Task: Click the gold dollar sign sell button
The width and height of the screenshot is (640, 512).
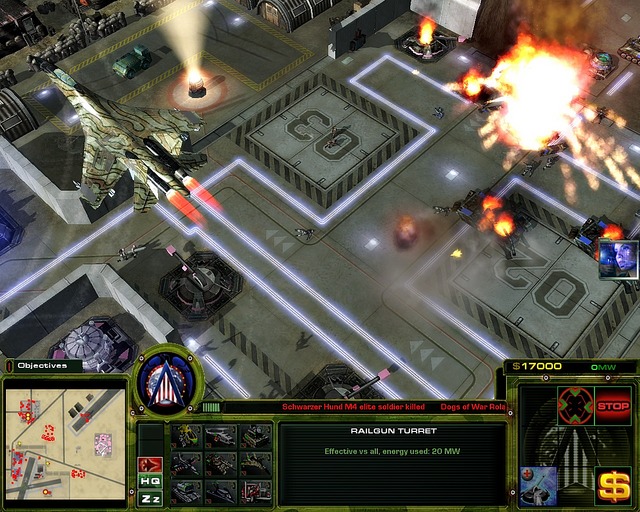Action: (x=612, y=484)
